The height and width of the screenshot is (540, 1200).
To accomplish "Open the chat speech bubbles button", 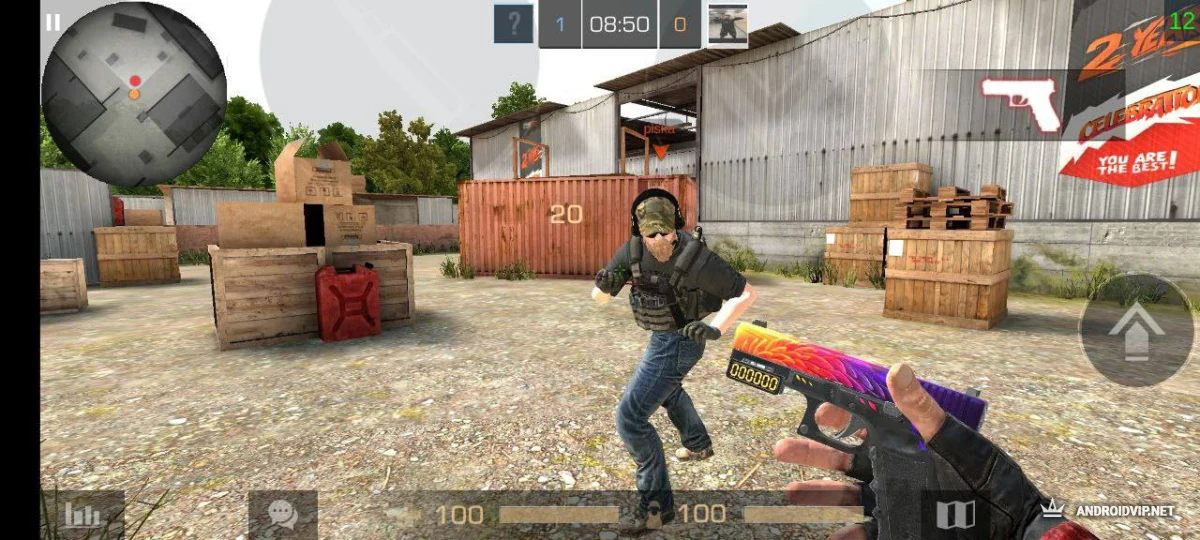I will (x=283, y=514).
